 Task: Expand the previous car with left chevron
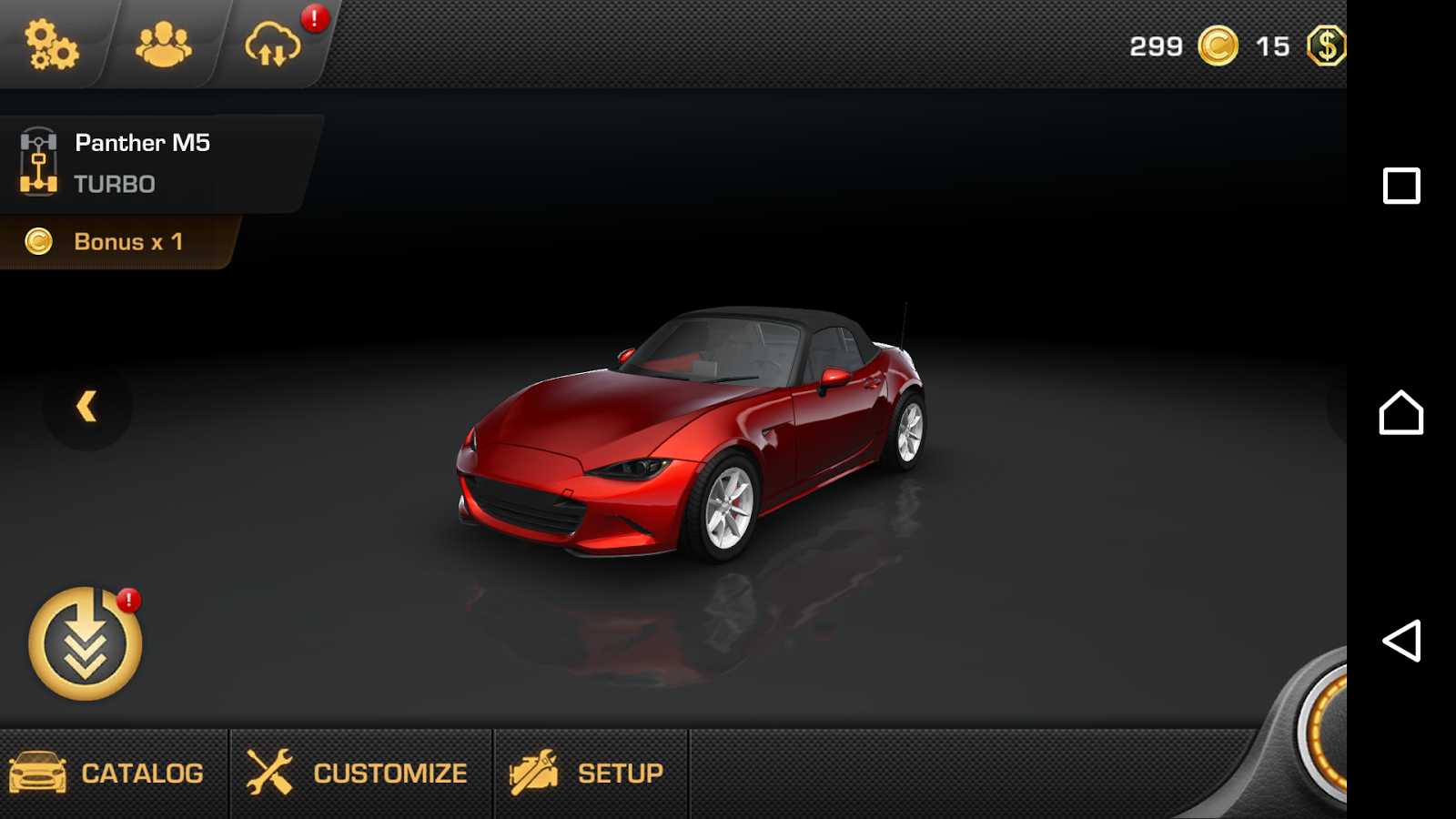point(87,407)
